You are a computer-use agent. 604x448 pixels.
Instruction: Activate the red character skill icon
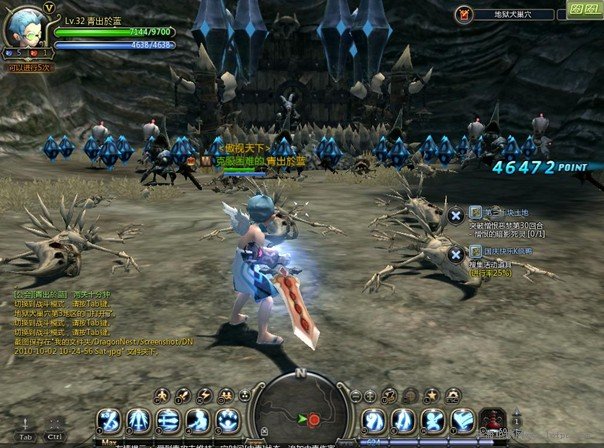pos(493,419)
